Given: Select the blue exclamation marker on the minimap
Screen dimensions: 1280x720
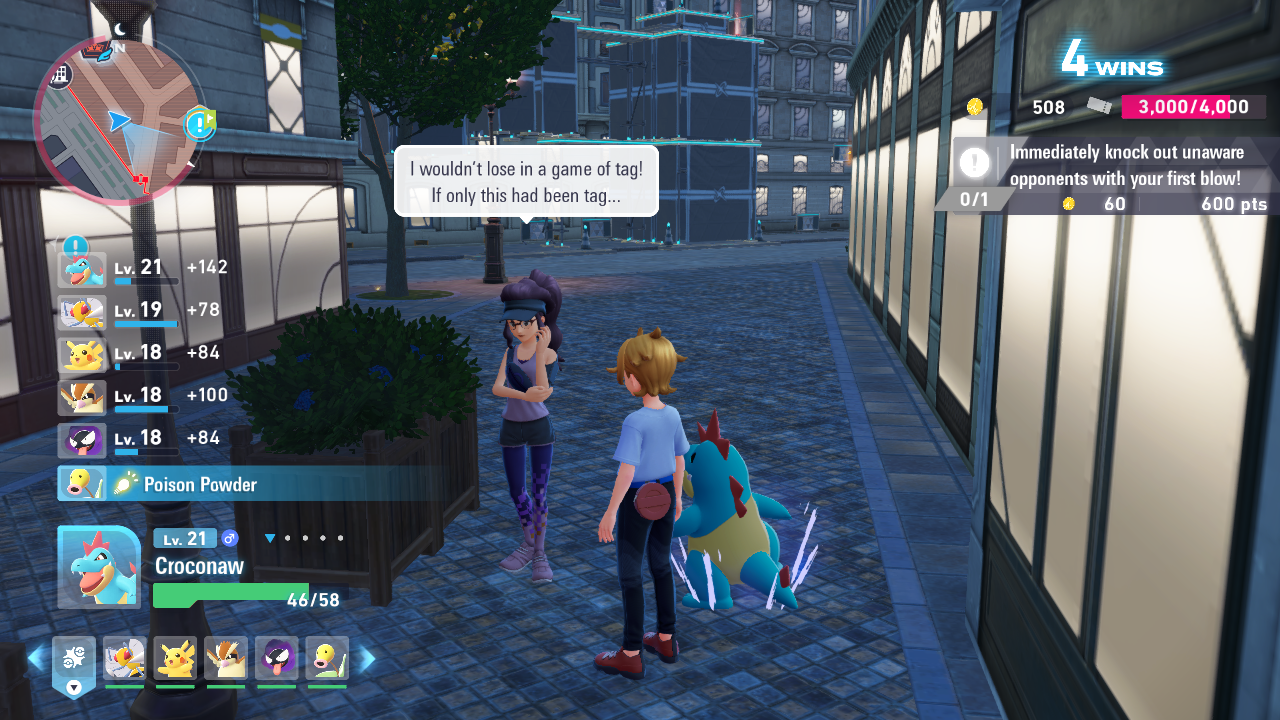Looking at the screenshot, I should [x=200, y=124].
